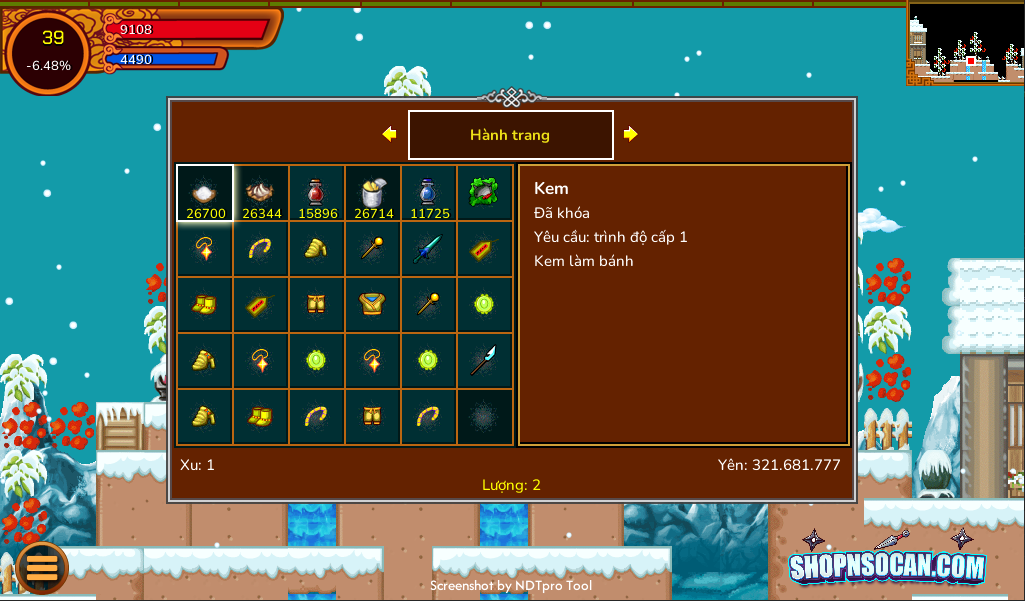Choose the blue potion stack of 11725
Viewport: 1025px width, 601px height.
pos(429,193)
